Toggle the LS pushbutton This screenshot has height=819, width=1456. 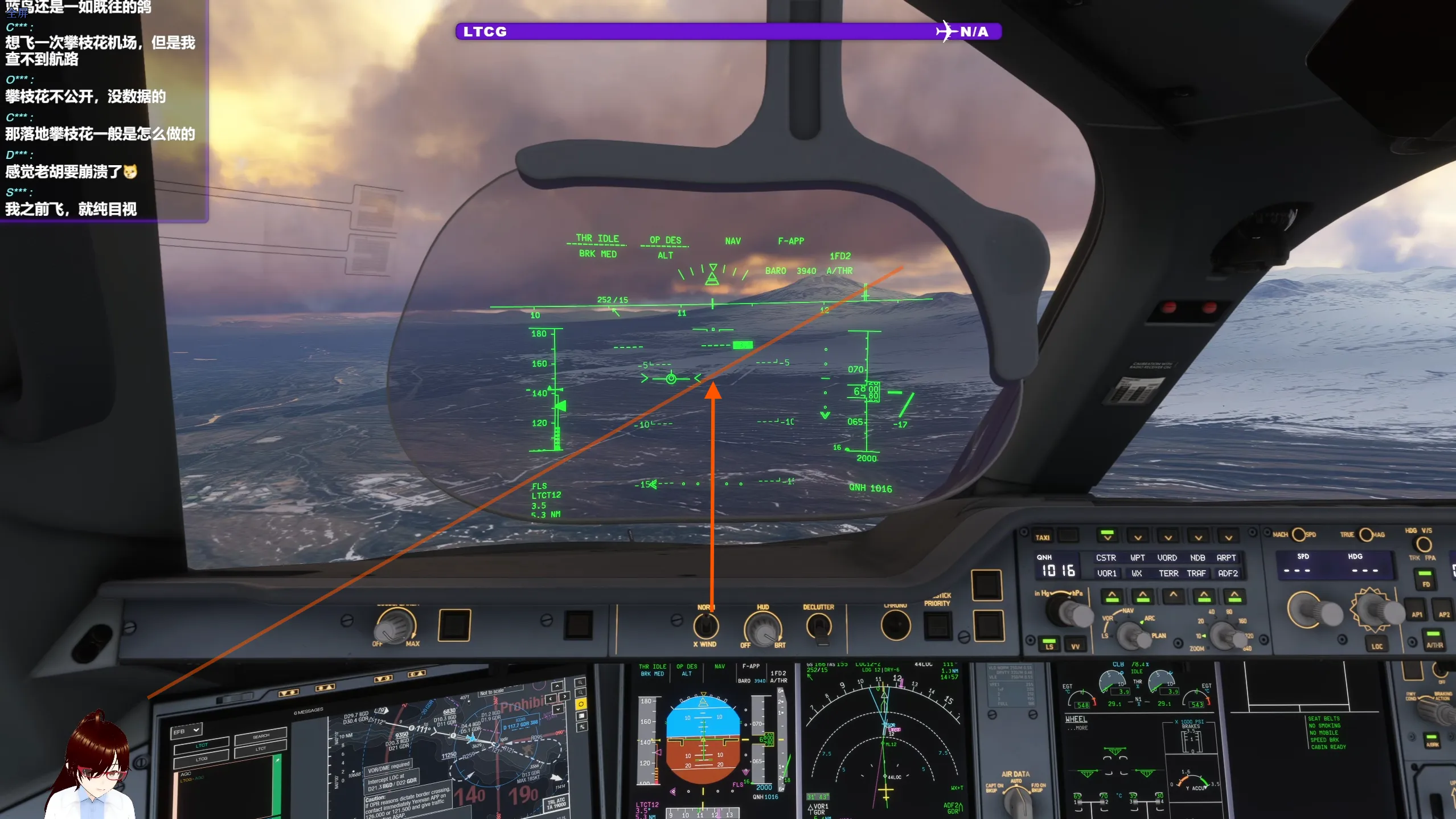[x=1049, y=644]
